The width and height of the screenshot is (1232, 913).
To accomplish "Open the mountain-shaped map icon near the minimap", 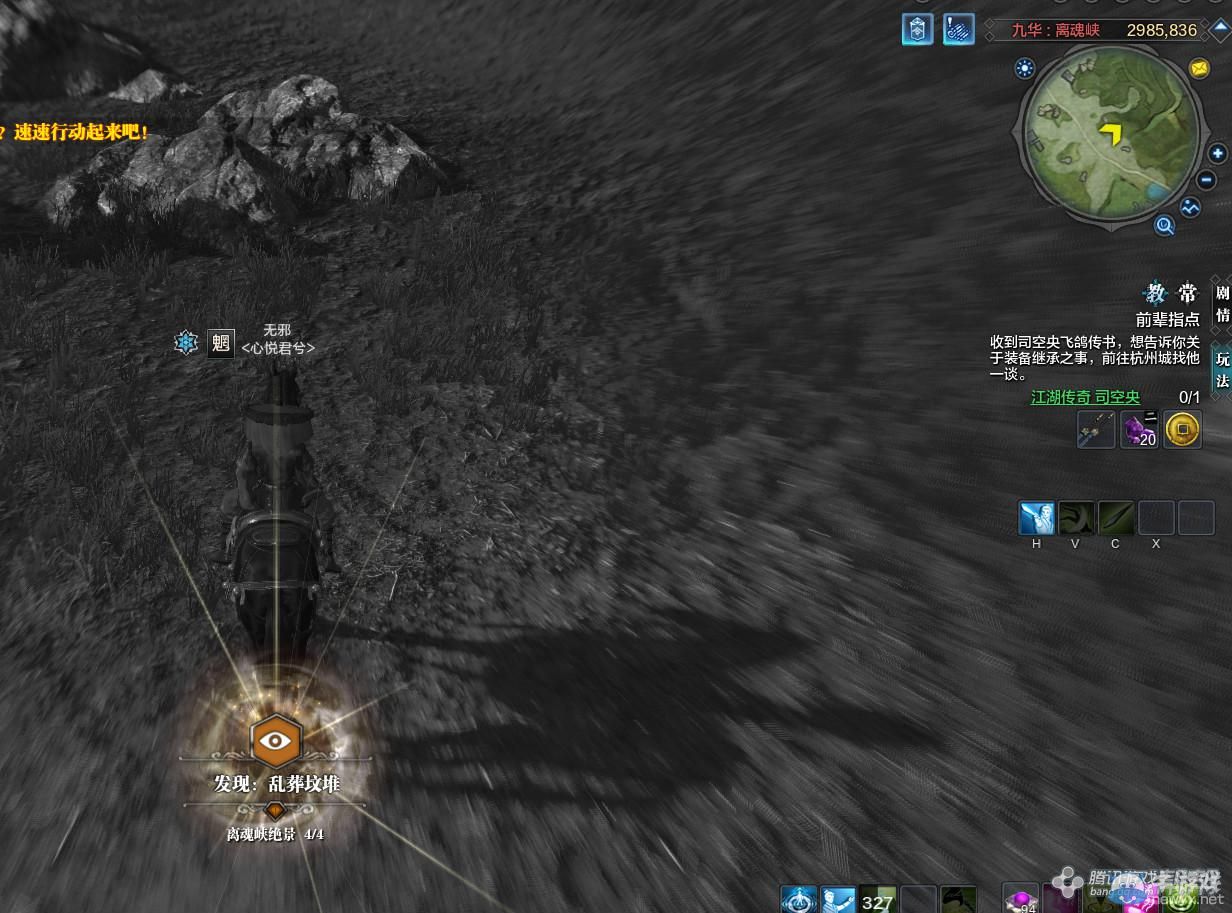I will click(1190, 207).
